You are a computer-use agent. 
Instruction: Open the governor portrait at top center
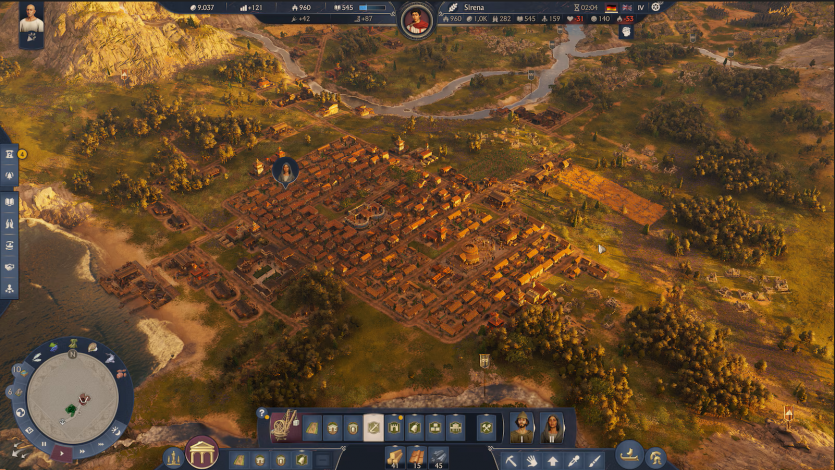click(416, 18)
